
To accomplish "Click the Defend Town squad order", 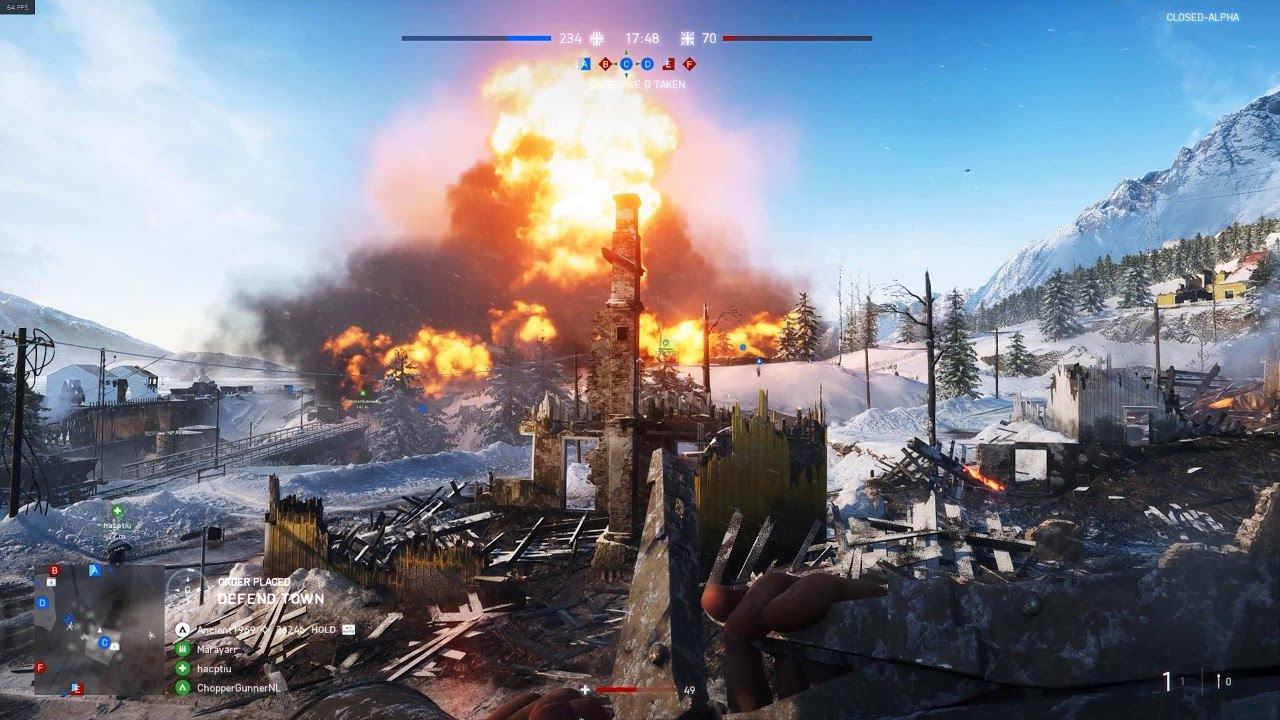I will pos(270,598).
